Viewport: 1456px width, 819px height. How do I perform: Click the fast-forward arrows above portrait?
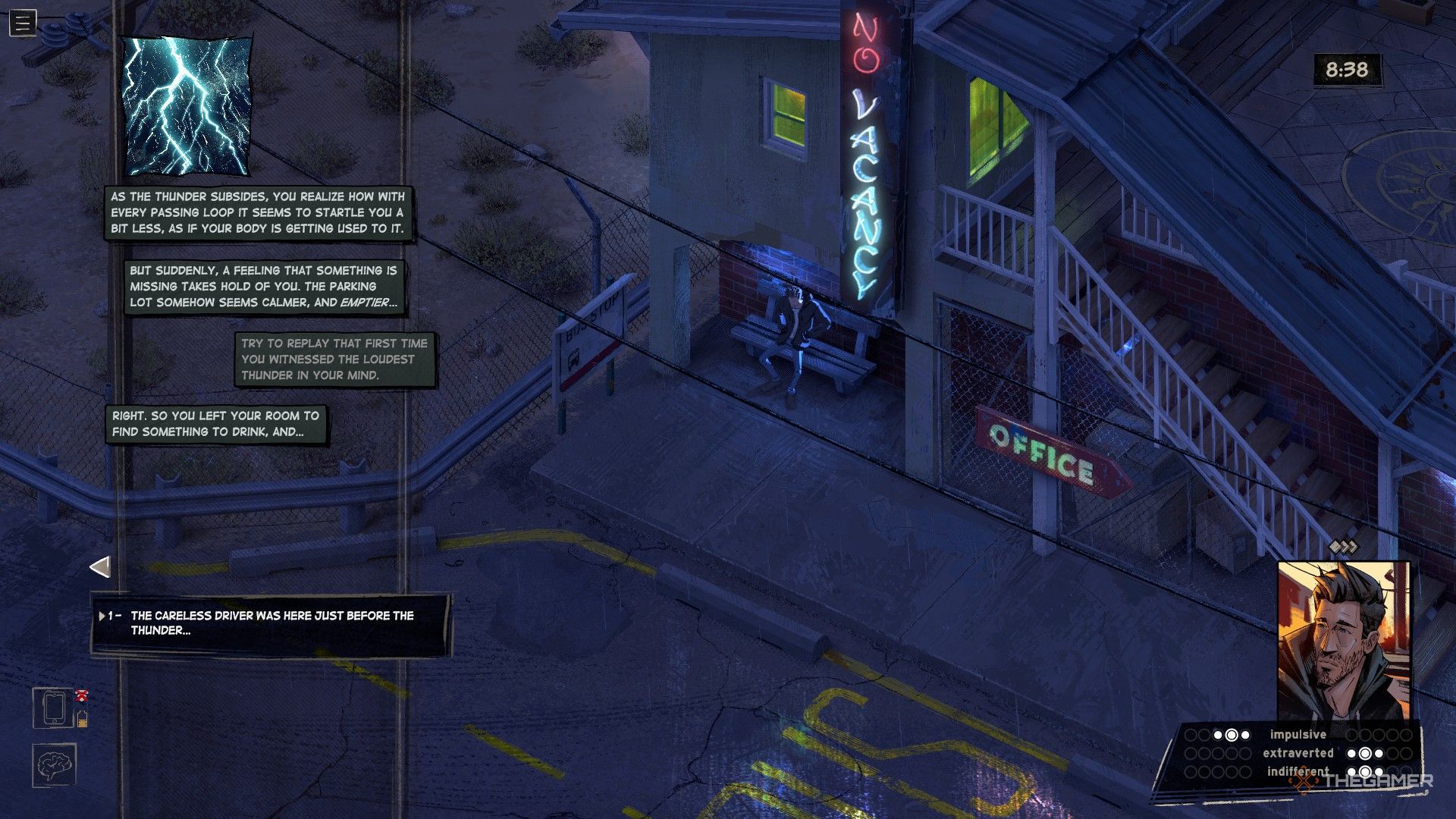pyautogui.click(x=1343, y=547)
